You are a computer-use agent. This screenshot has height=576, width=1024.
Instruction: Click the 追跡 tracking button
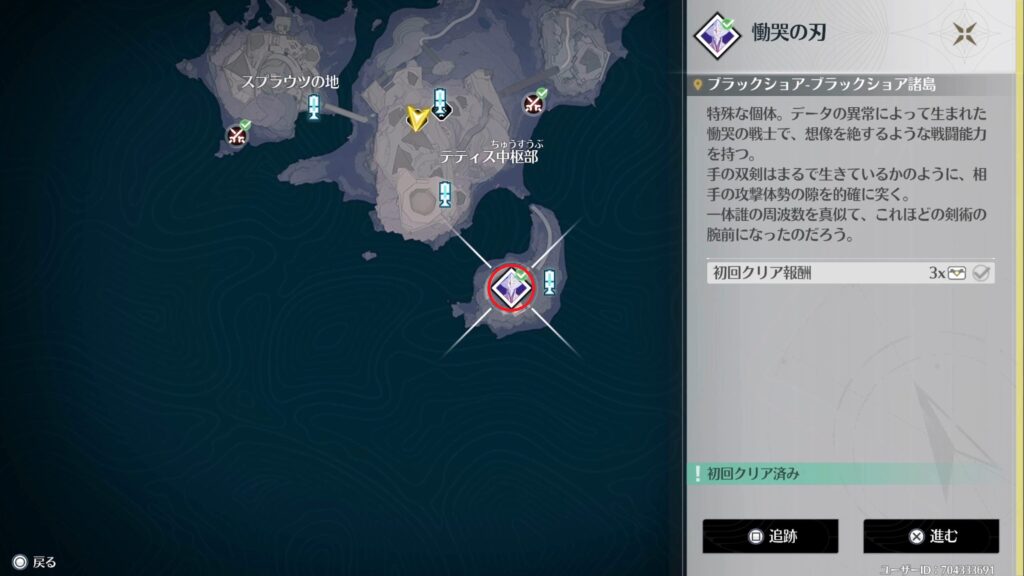(769, 536)
